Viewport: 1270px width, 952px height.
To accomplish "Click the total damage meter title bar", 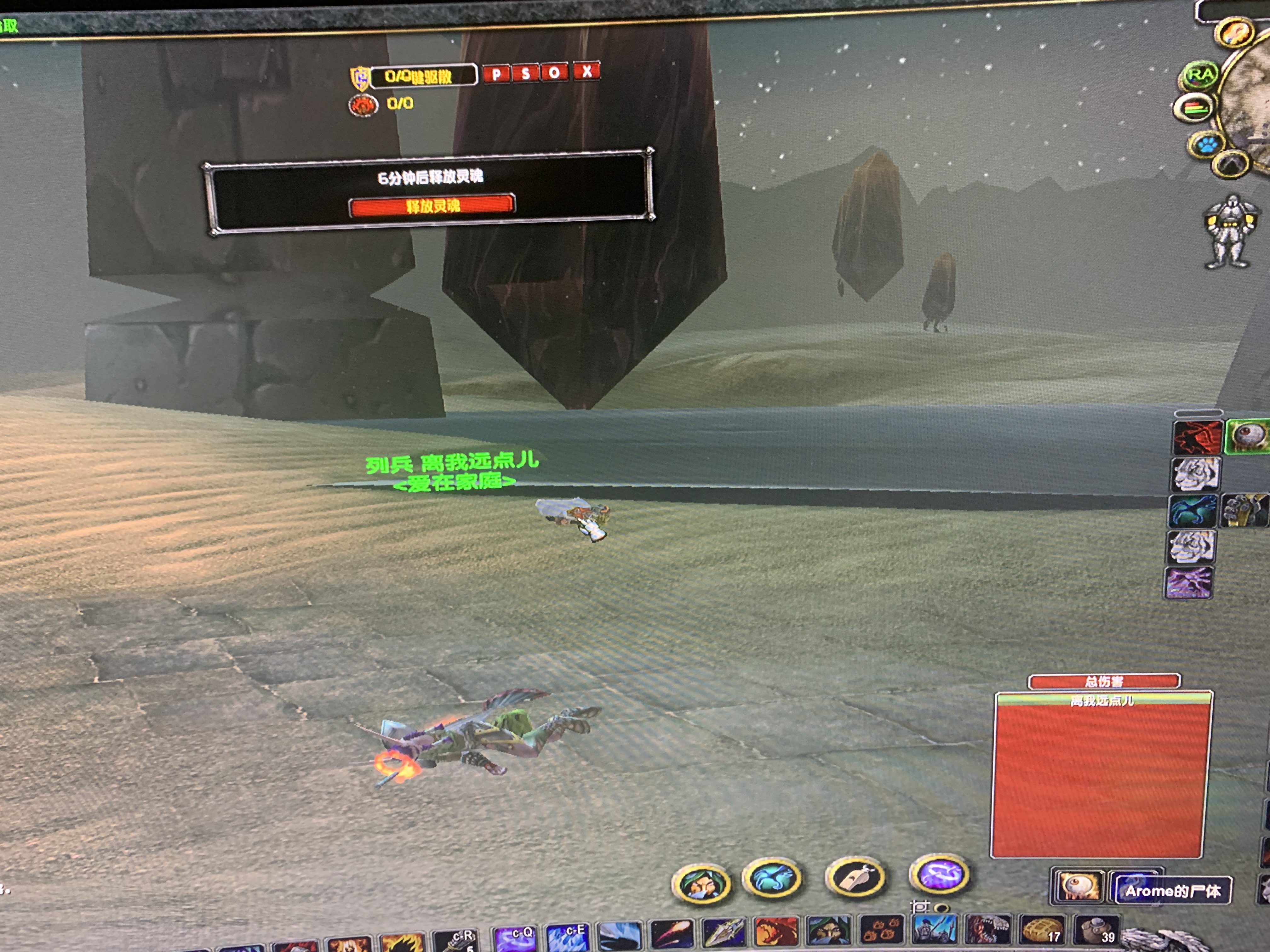I will (x=1104, y=681).
